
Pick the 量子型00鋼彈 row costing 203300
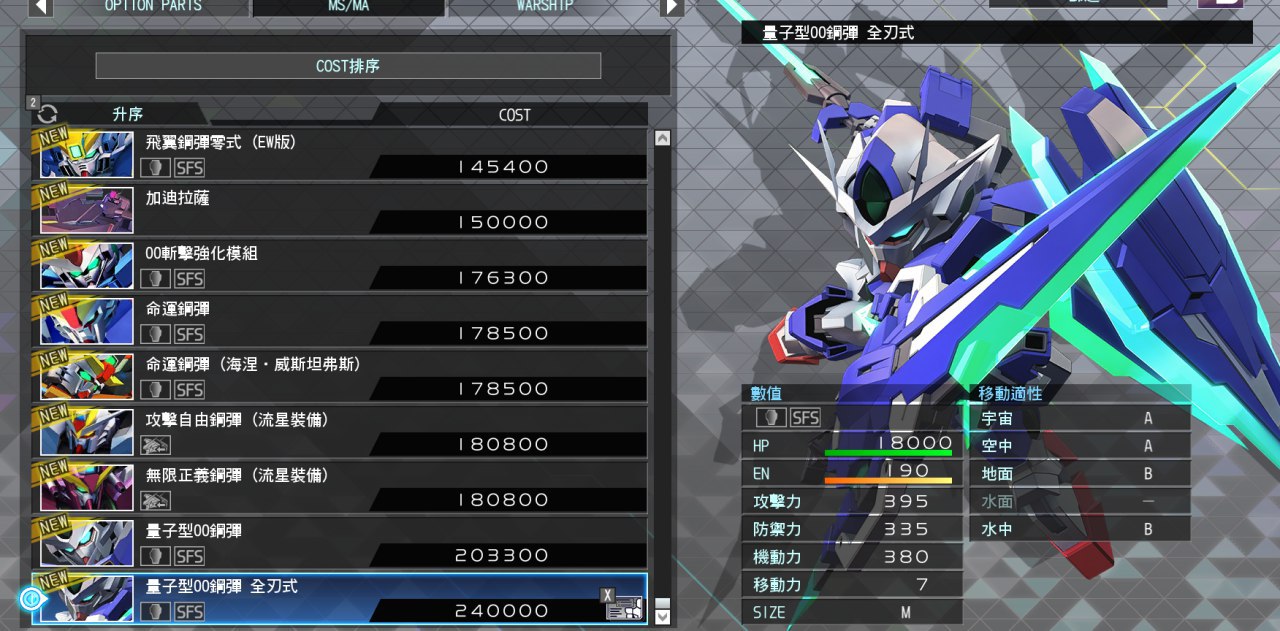pyautogui.click(x=340, y=542)
